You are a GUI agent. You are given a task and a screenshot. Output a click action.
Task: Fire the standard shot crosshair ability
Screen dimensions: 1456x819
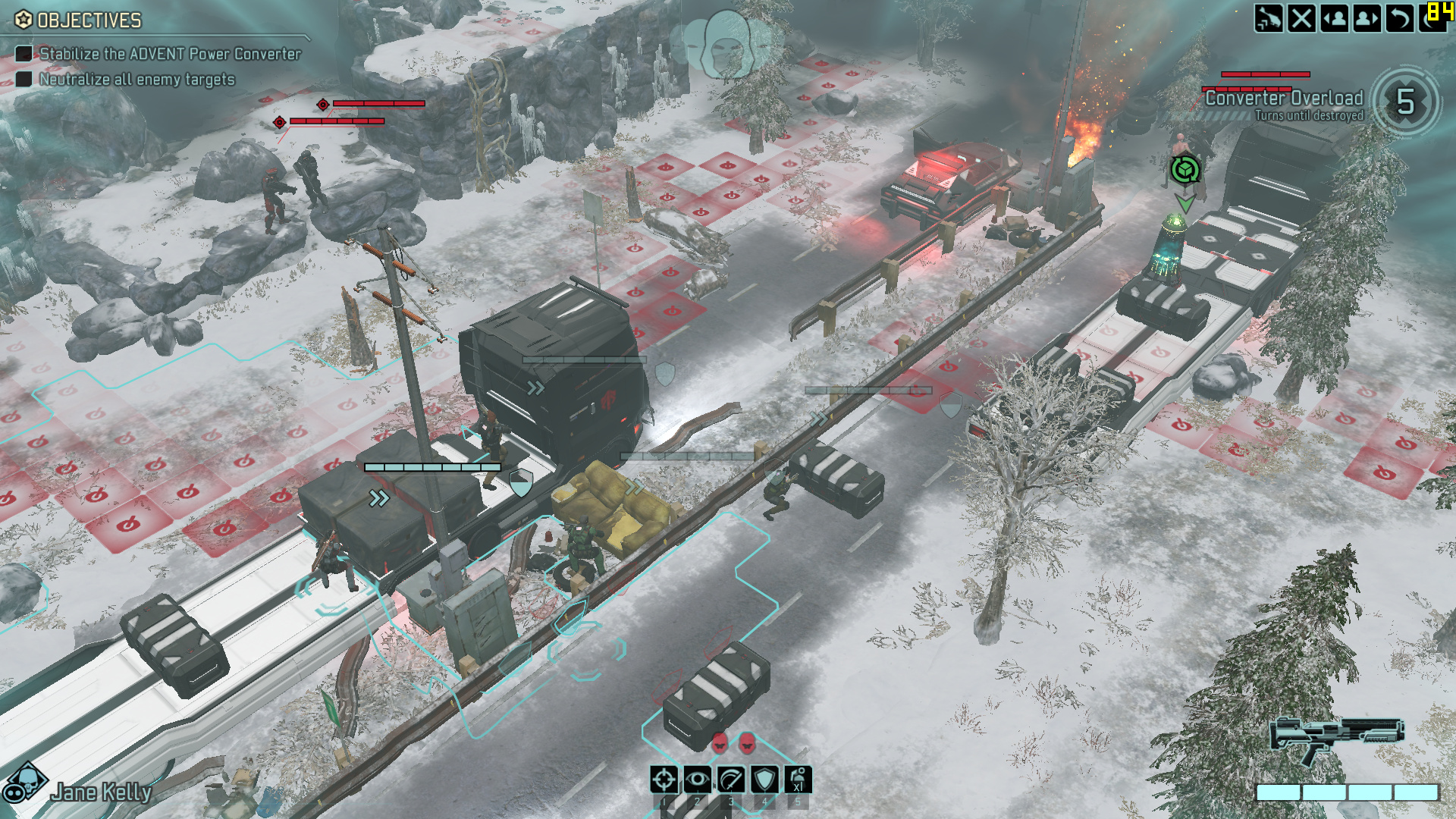(x=664, y=779)
